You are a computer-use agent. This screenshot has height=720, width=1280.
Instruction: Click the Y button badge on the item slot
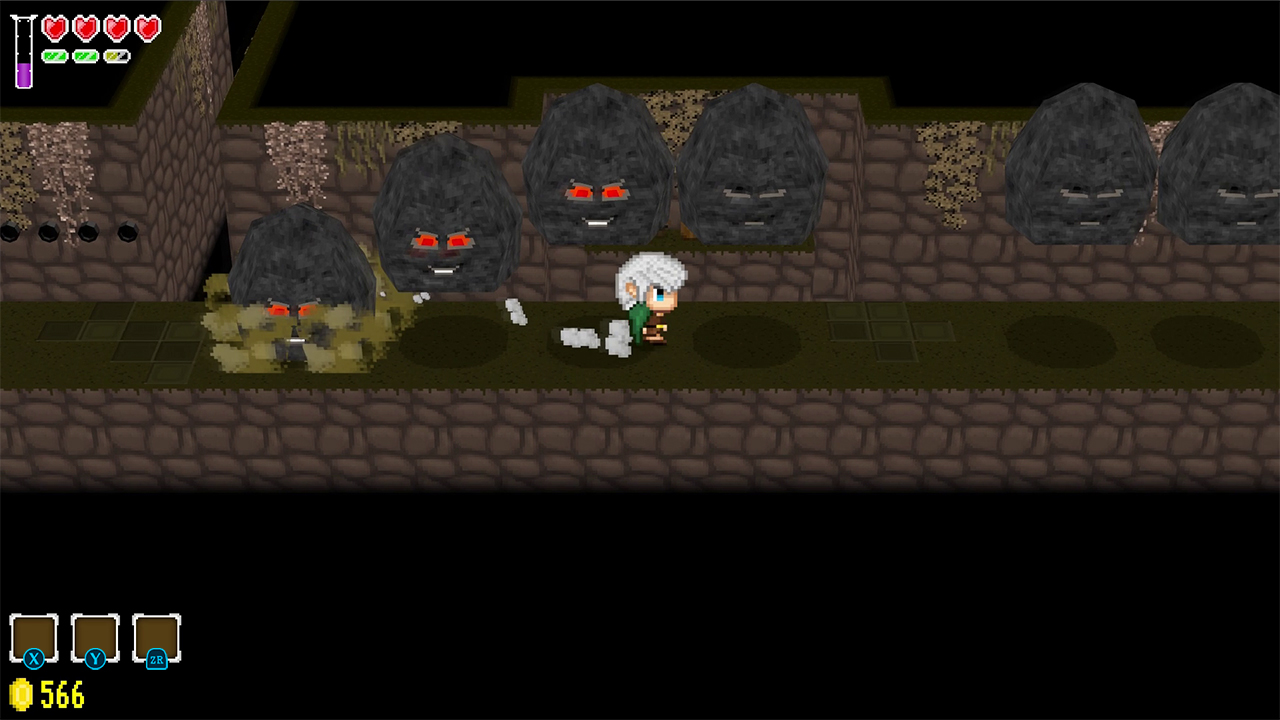coord(96,659)
